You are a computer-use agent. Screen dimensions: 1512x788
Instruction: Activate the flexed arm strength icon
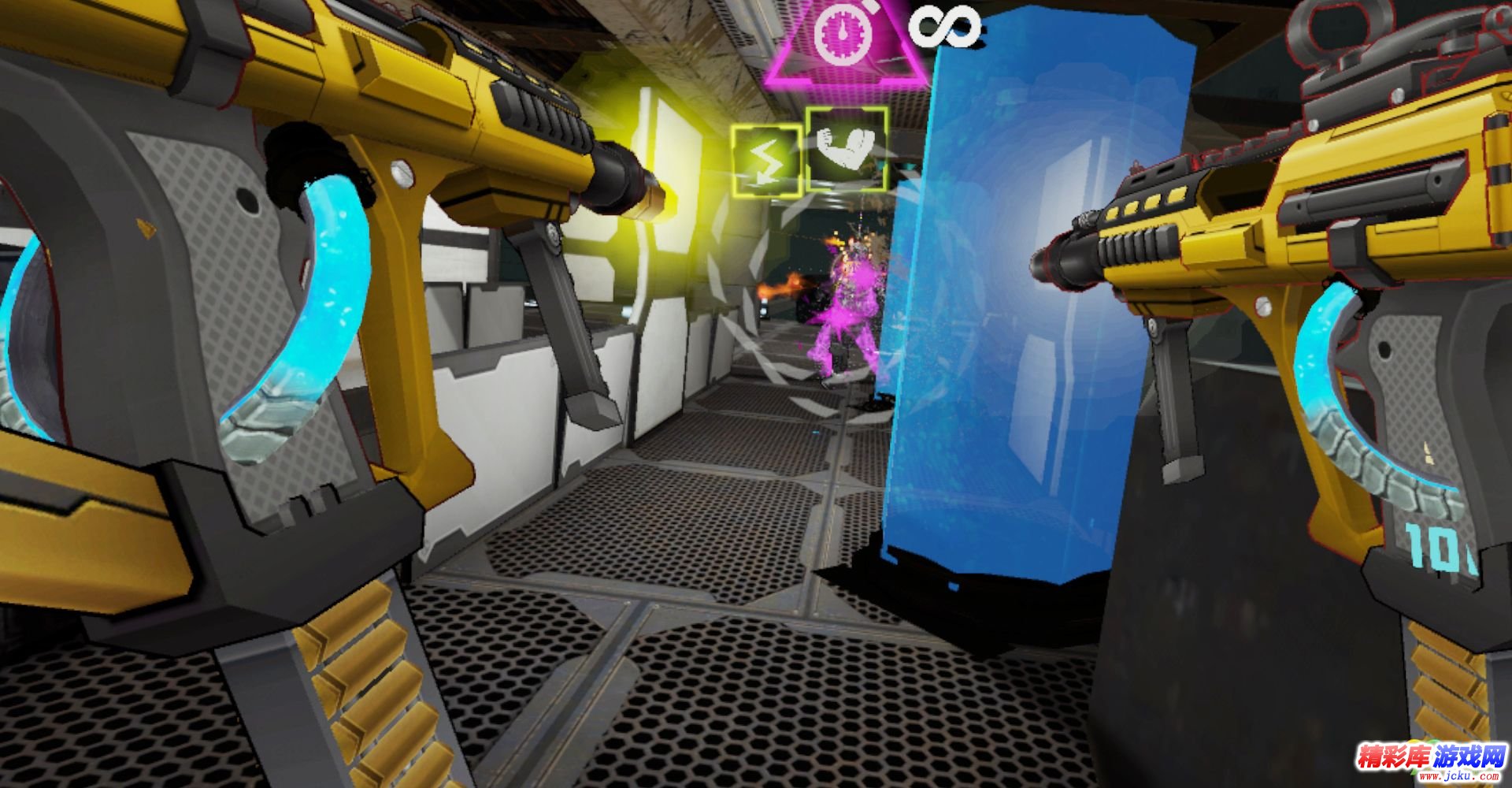tap(847, 150)
